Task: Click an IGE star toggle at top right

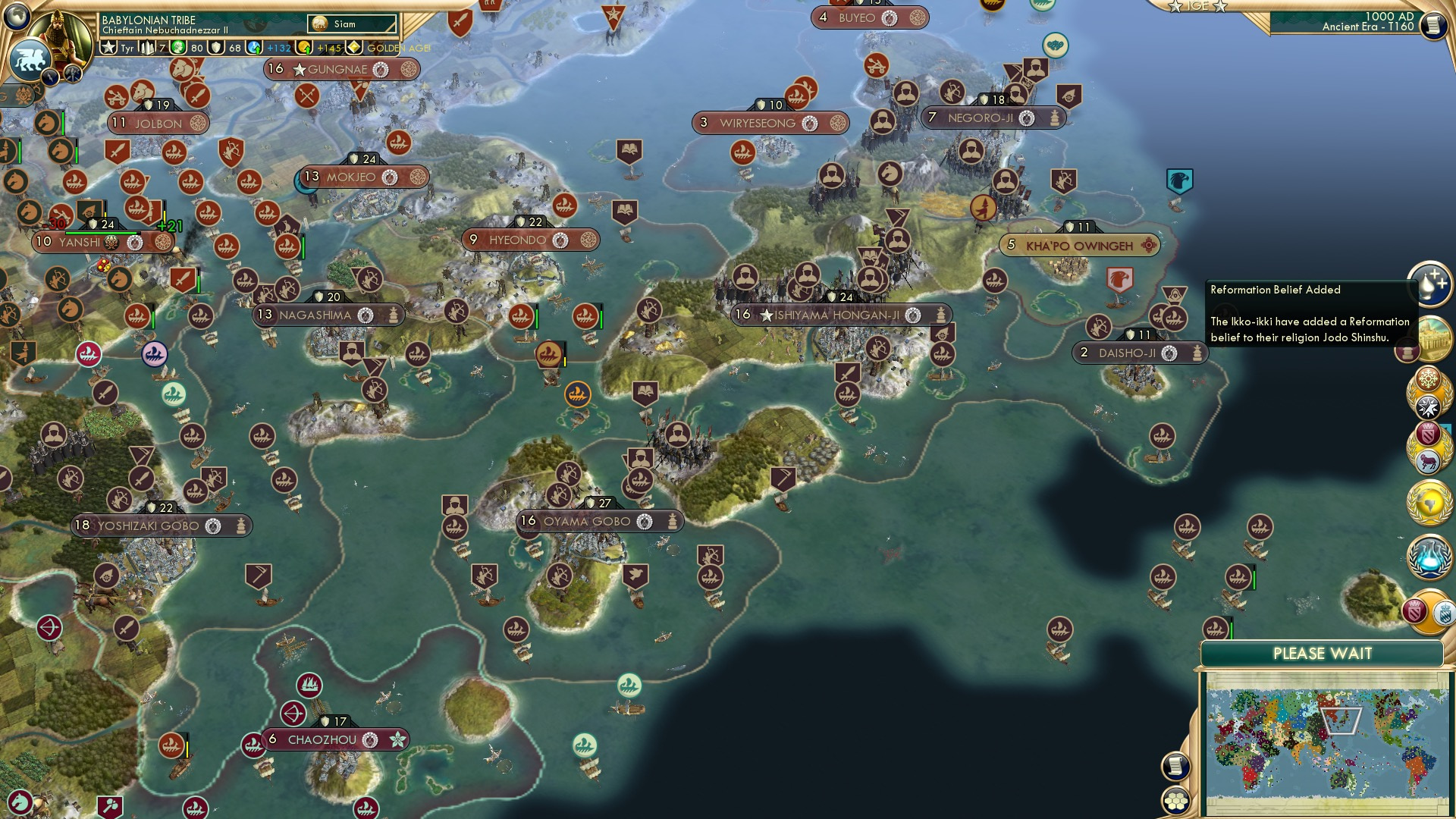Action: point(1176,6)
